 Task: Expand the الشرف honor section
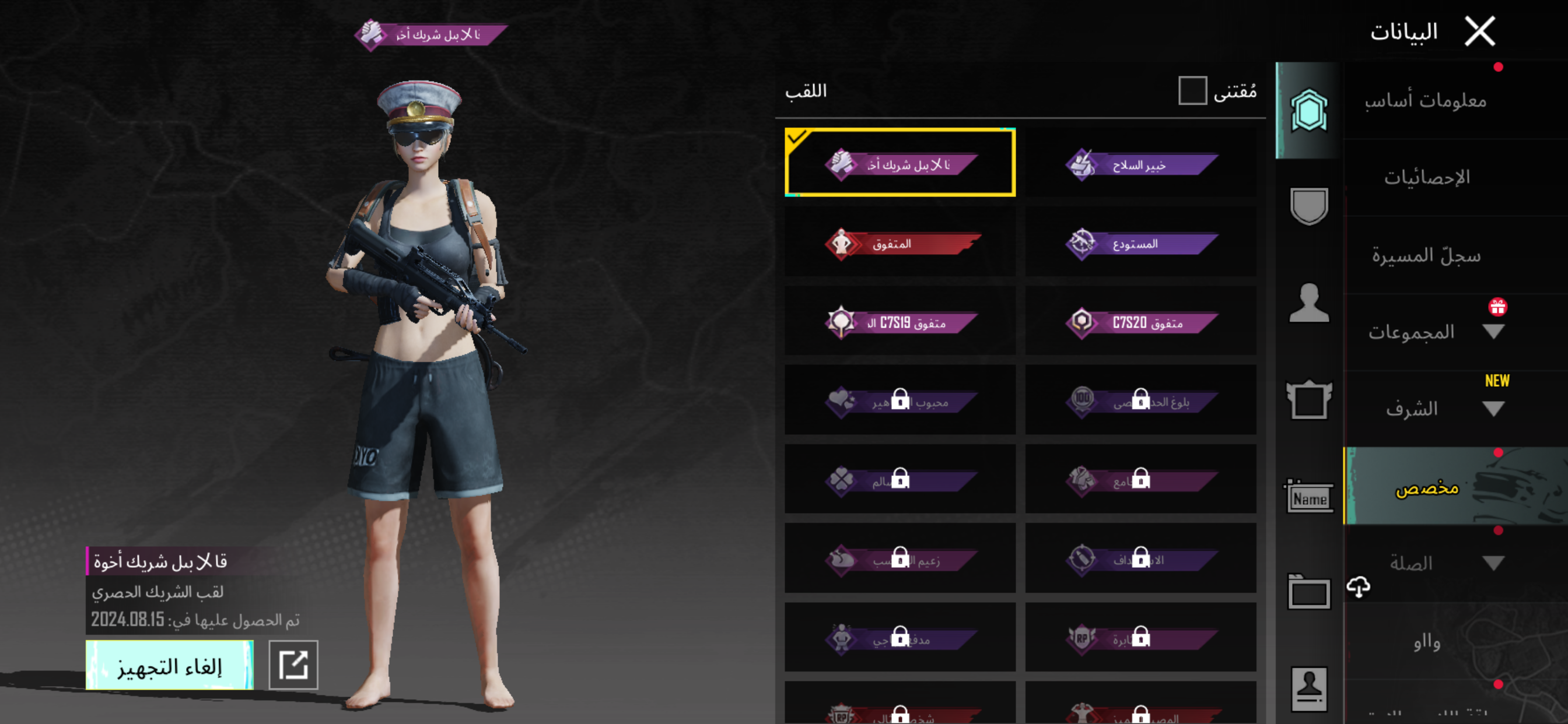pos(1493,409)
